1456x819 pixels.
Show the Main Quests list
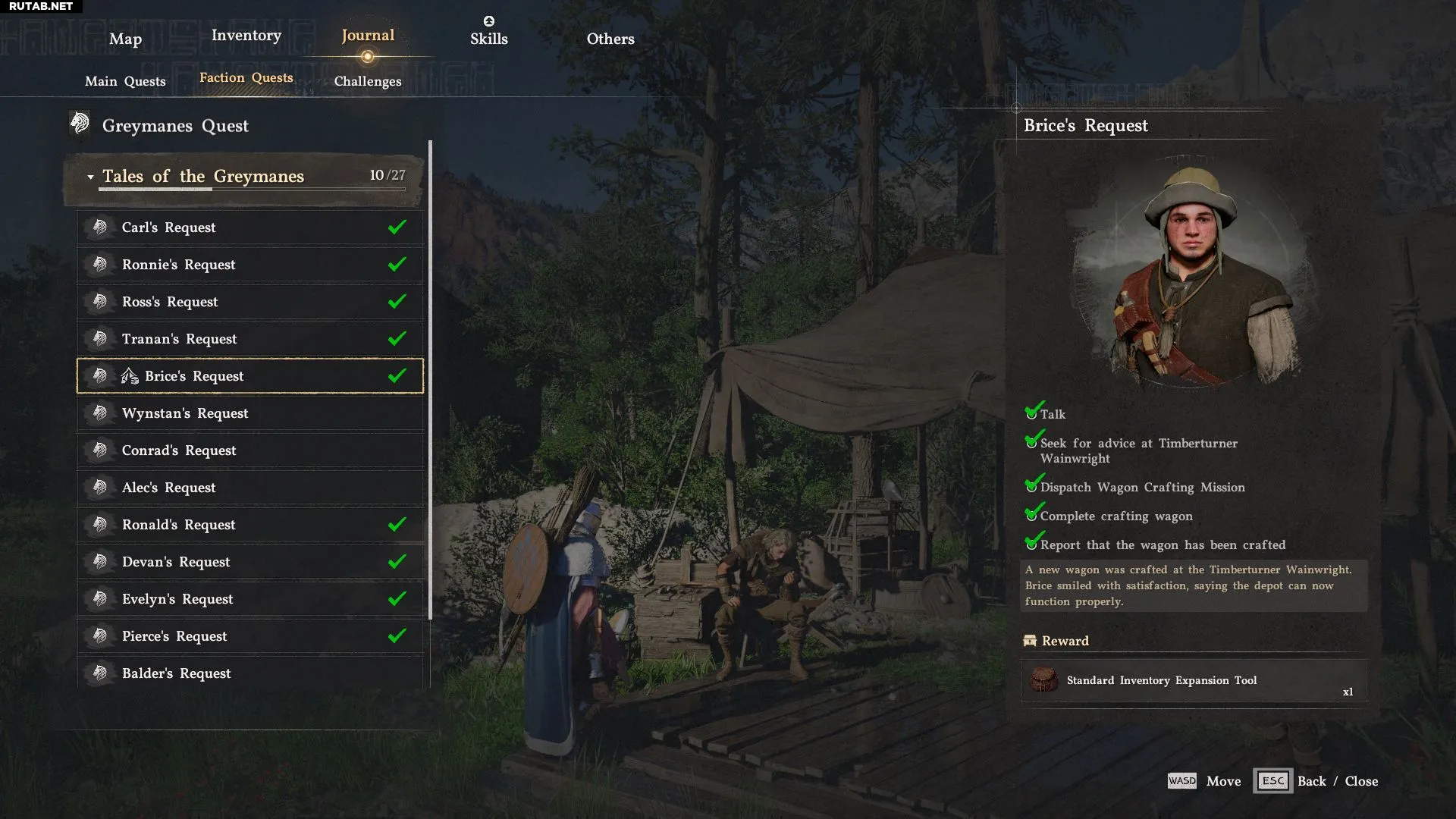click(x=125, y=81)
